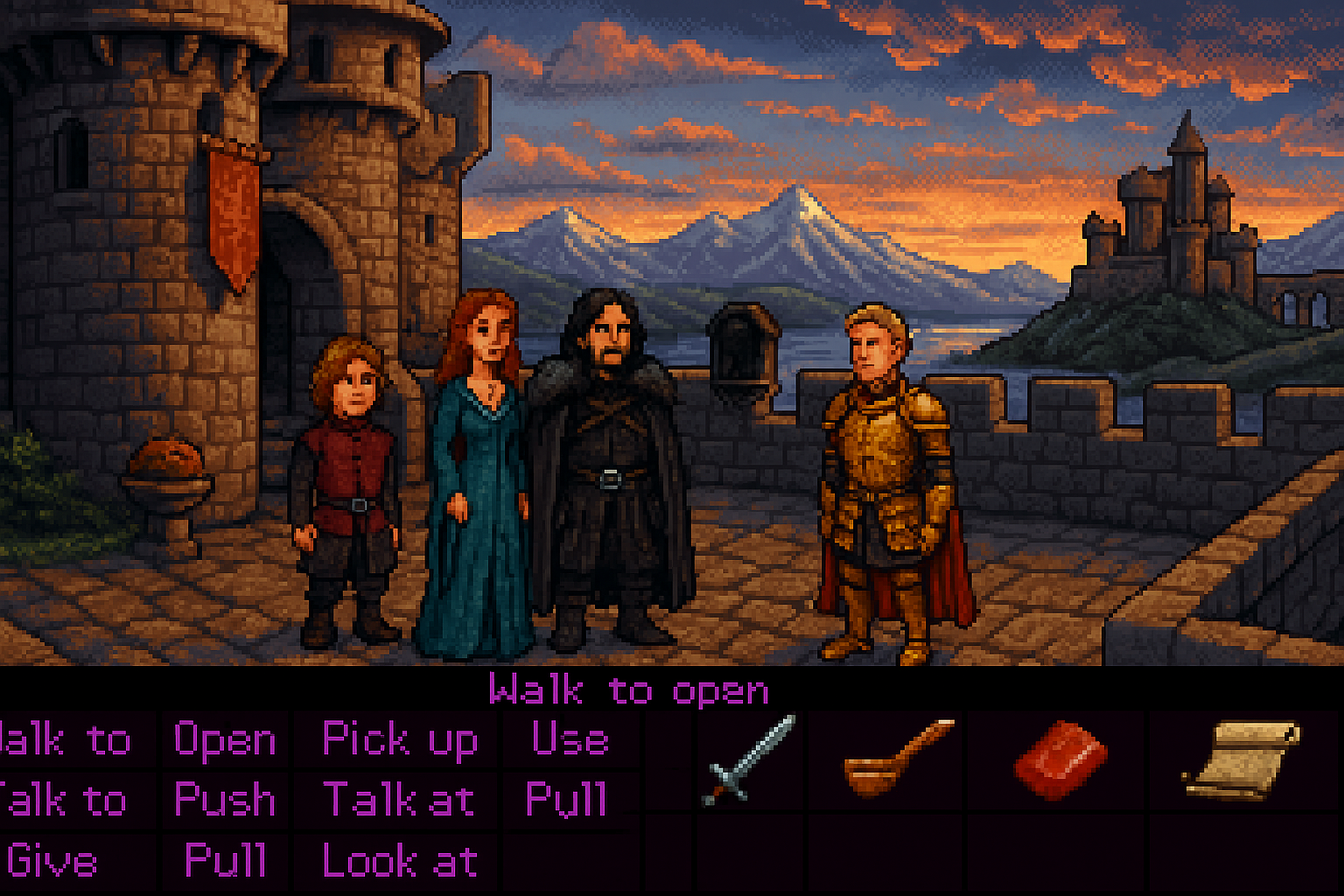Choose the Look at verb
Image resolution: width=1344 pixels, height=896 pixels.
[400, 861]
